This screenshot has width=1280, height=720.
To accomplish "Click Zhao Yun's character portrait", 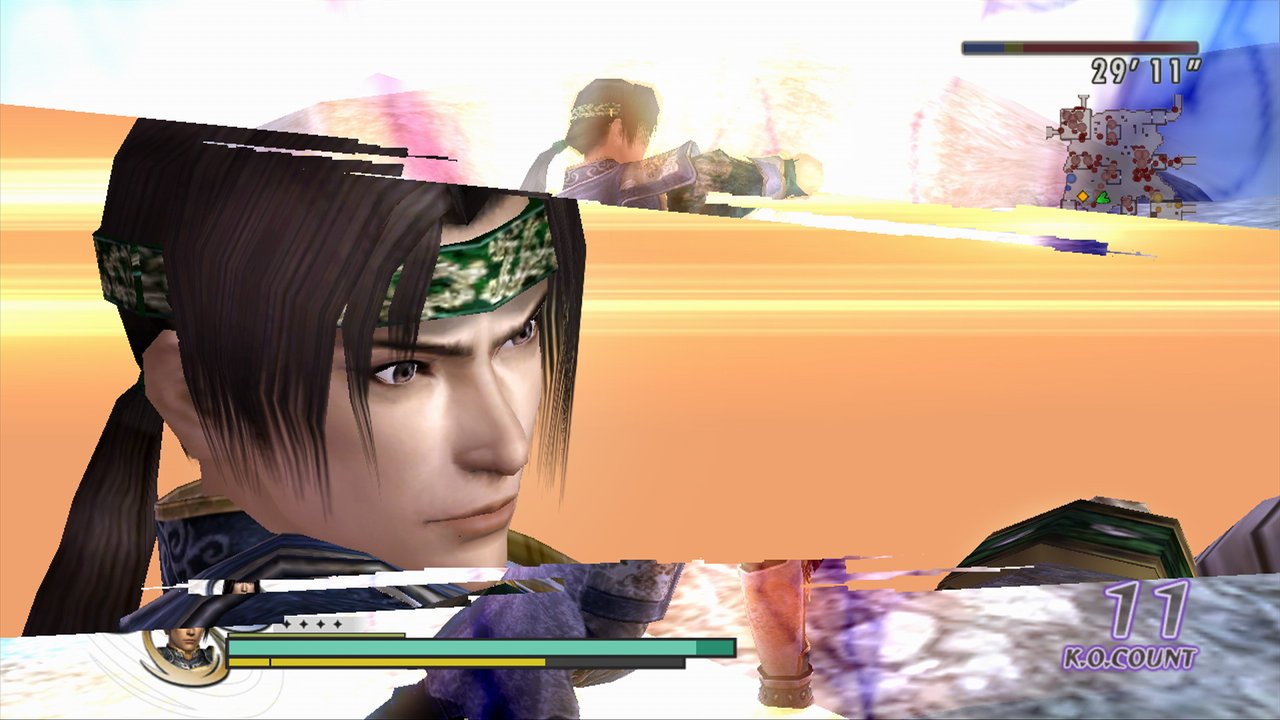I will (x=185, y=650).
